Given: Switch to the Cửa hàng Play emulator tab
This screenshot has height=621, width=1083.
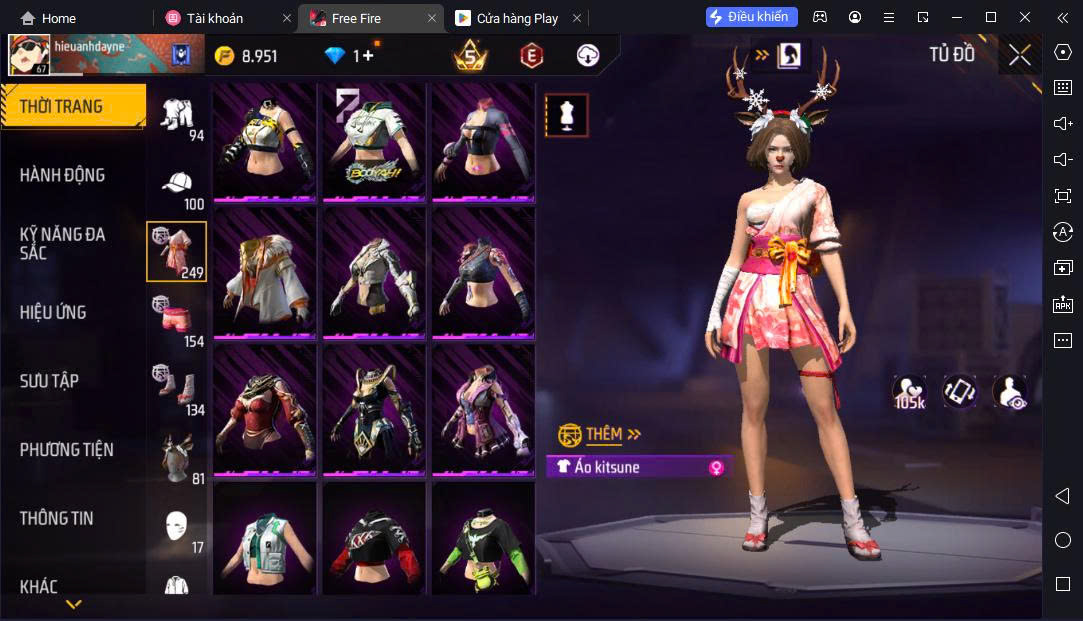Looking at the screenshot, I should (507, 18).
